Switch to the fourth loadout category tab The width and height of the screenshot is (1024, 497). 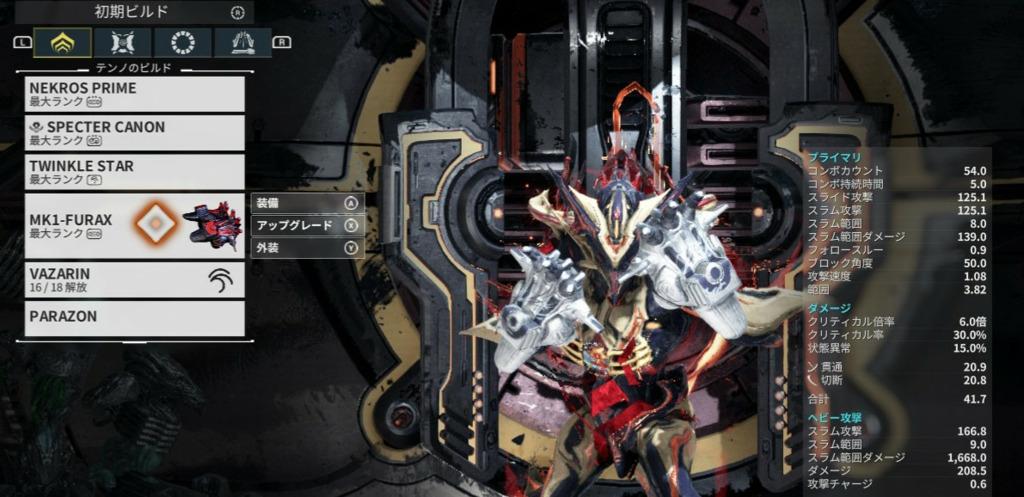click(242, 42)
